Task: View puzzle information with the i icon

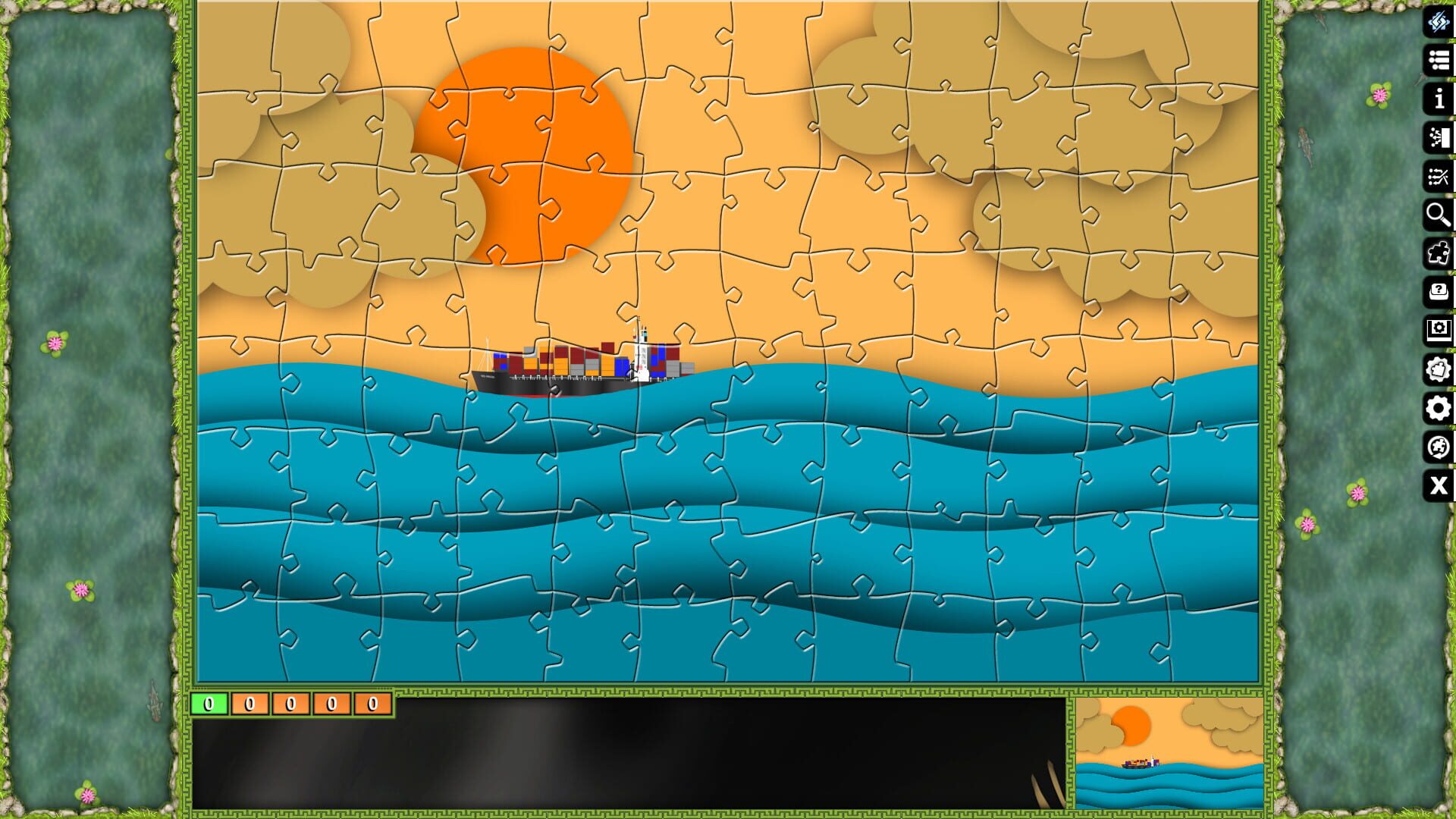Action: [1438, 98]
